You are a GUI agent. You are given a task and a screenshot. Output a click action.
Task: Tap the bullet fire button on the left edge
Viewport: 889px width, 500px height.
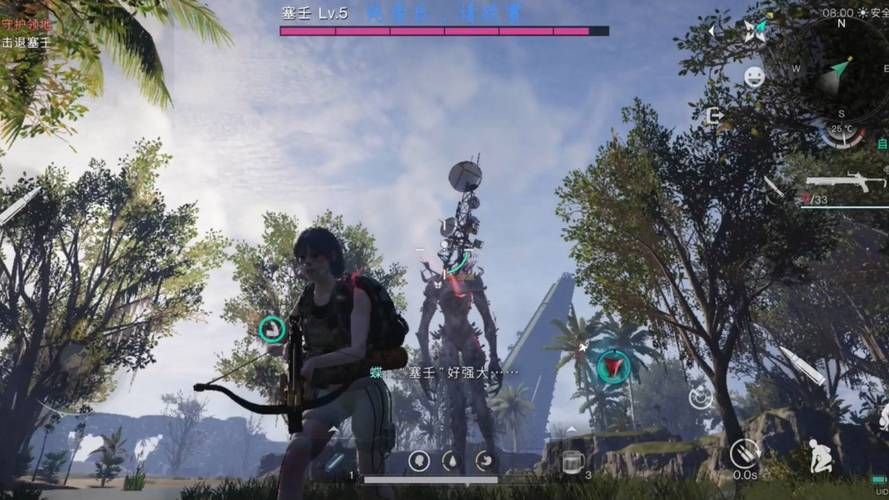pos(20,206)
